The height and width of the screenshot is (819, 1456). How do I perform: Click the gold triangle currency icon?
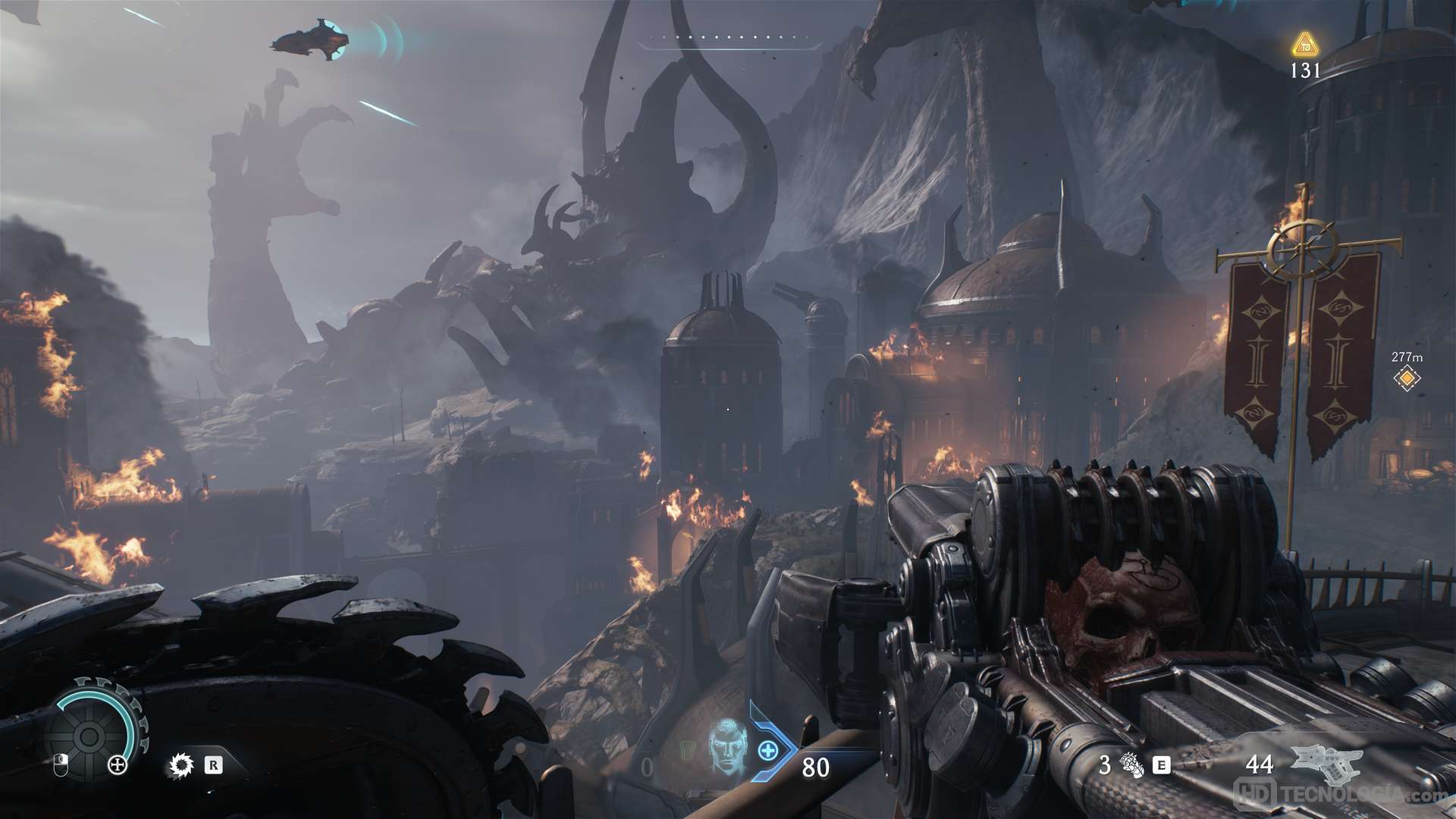coord(1304,45)
